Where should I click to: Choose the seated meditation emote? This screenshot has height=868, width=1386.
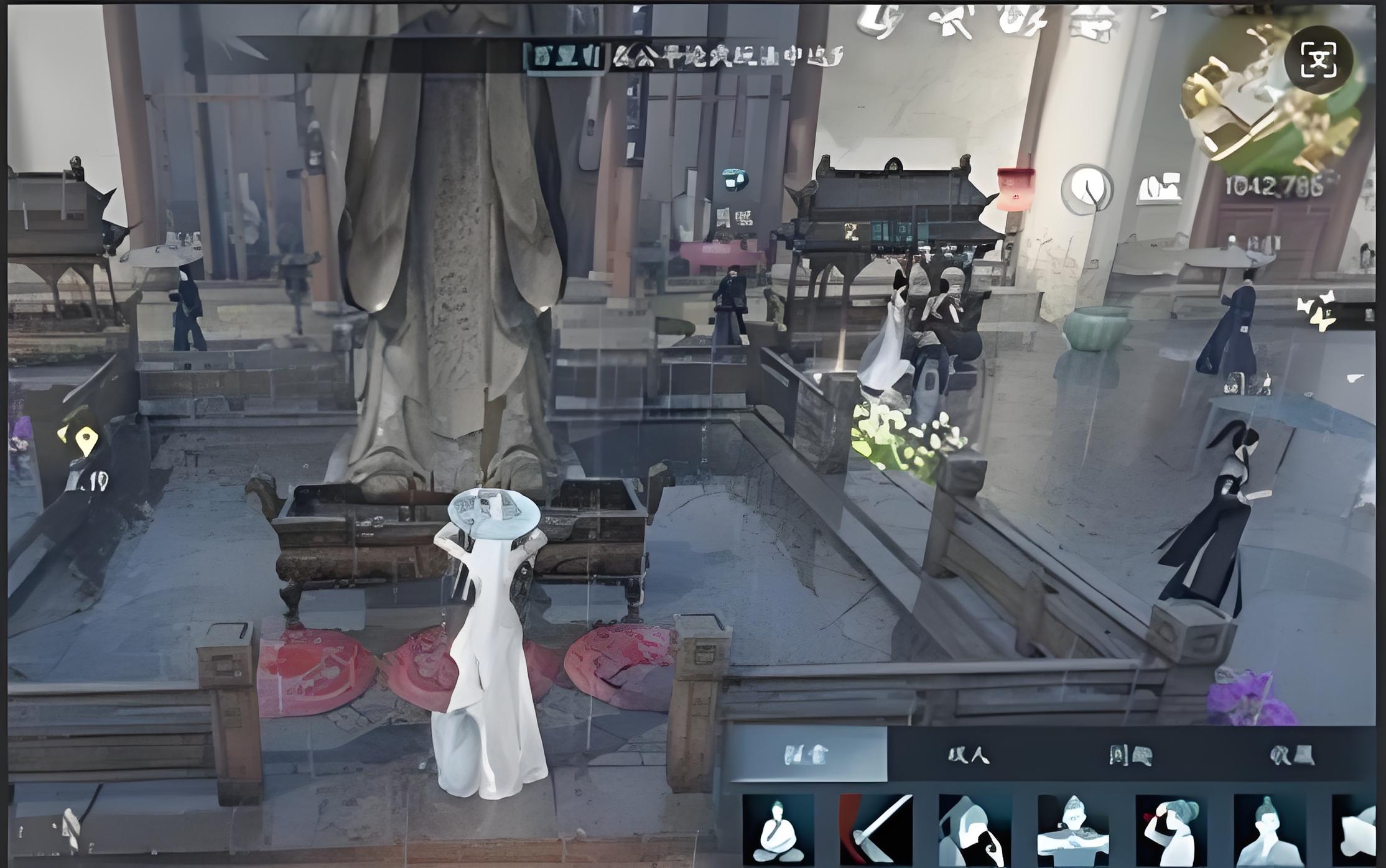[778, 830]
